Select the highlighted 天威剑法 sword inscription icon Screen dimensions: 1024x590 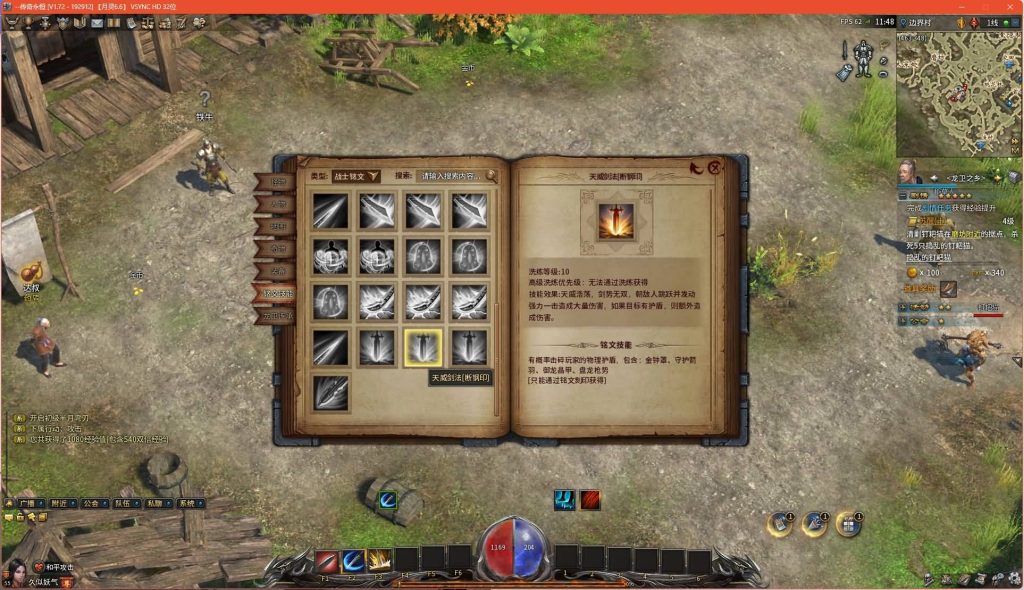(x=422, y=346)
